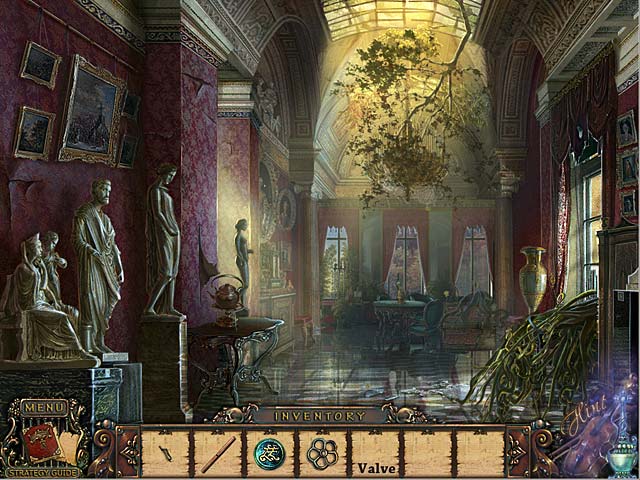The image size is (640, 480).
Task: Select the small metal tool in inventory
Action: coord(166,453)
